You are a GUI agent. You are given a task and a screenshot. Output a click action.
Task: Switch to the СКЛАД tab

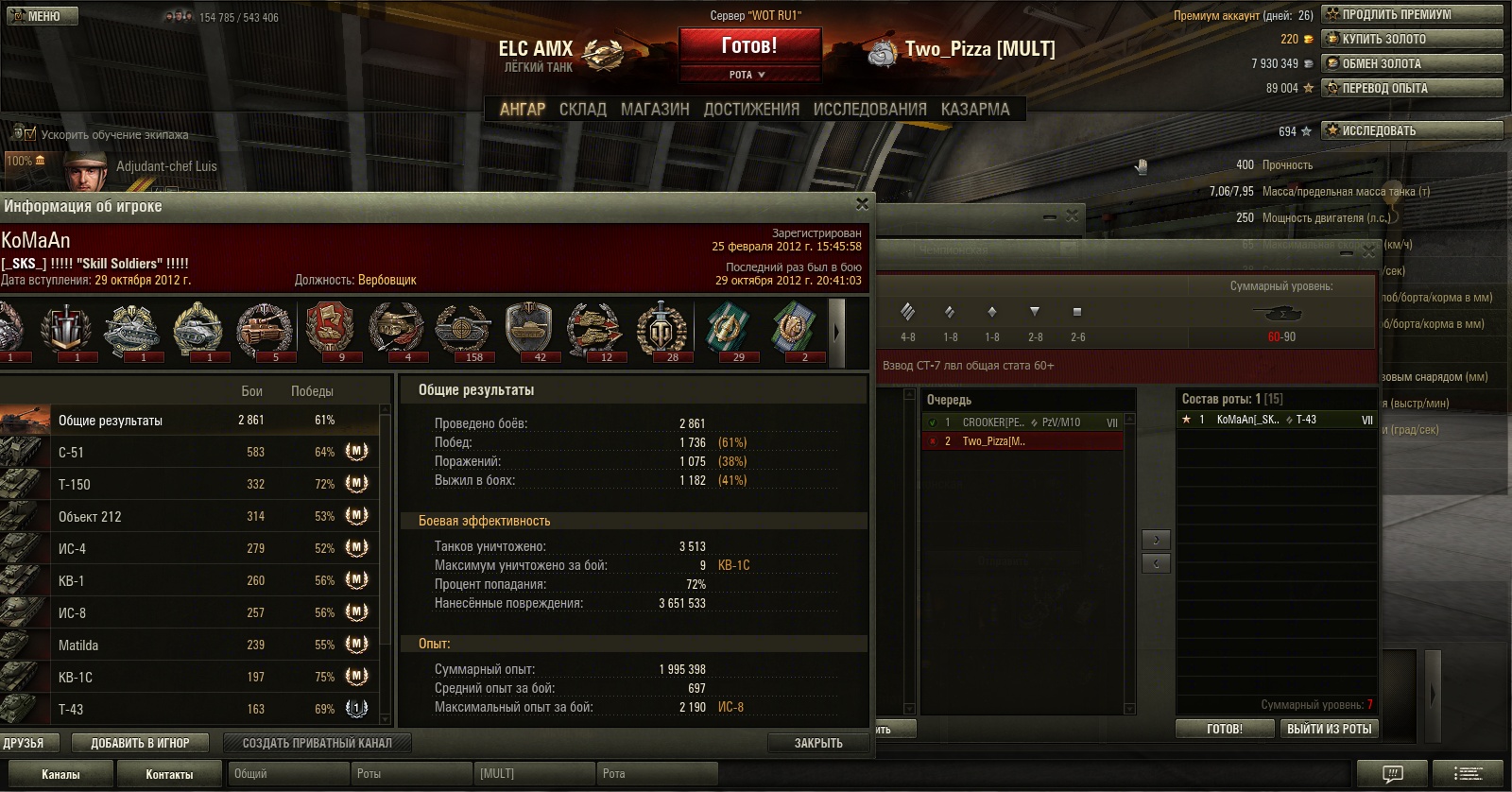[582, 110]
